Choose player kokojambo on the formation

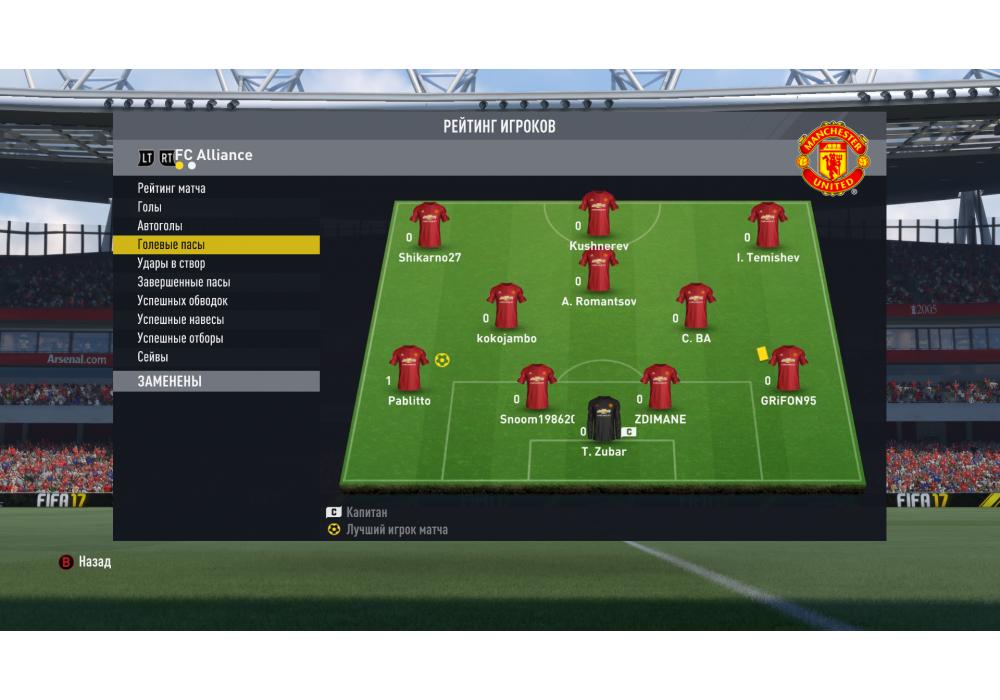(506, 306)
